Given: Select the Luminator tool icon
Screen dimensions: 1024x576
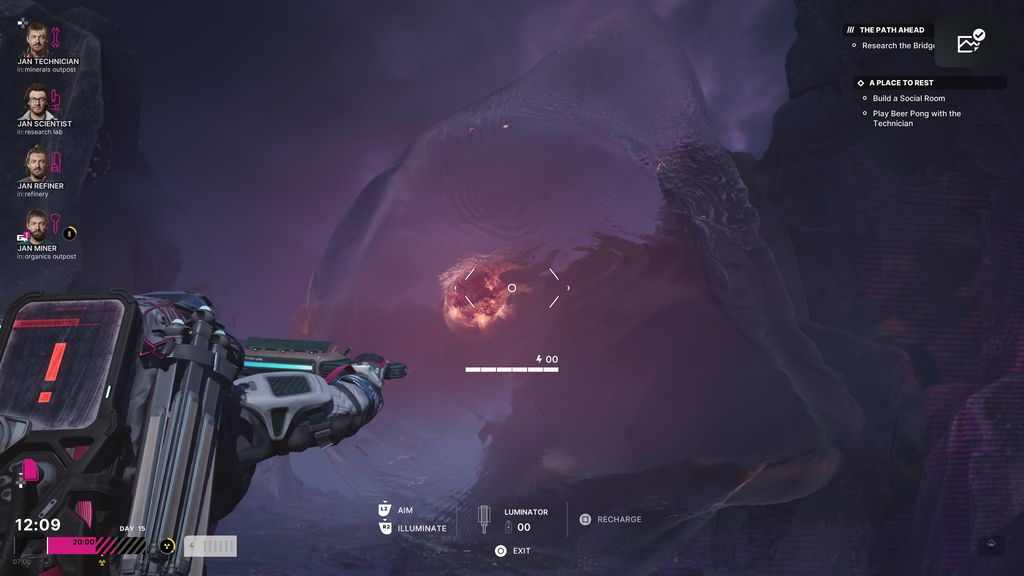Looking at the screenshot, I should 485,519.
